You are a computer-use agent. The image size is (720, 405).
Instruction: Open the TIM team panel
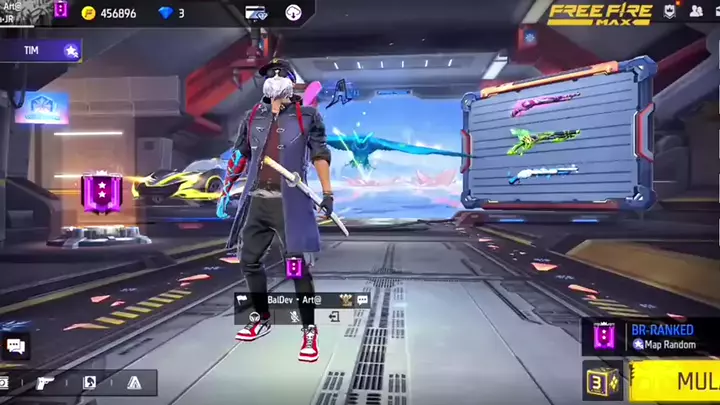coord(40,49)
